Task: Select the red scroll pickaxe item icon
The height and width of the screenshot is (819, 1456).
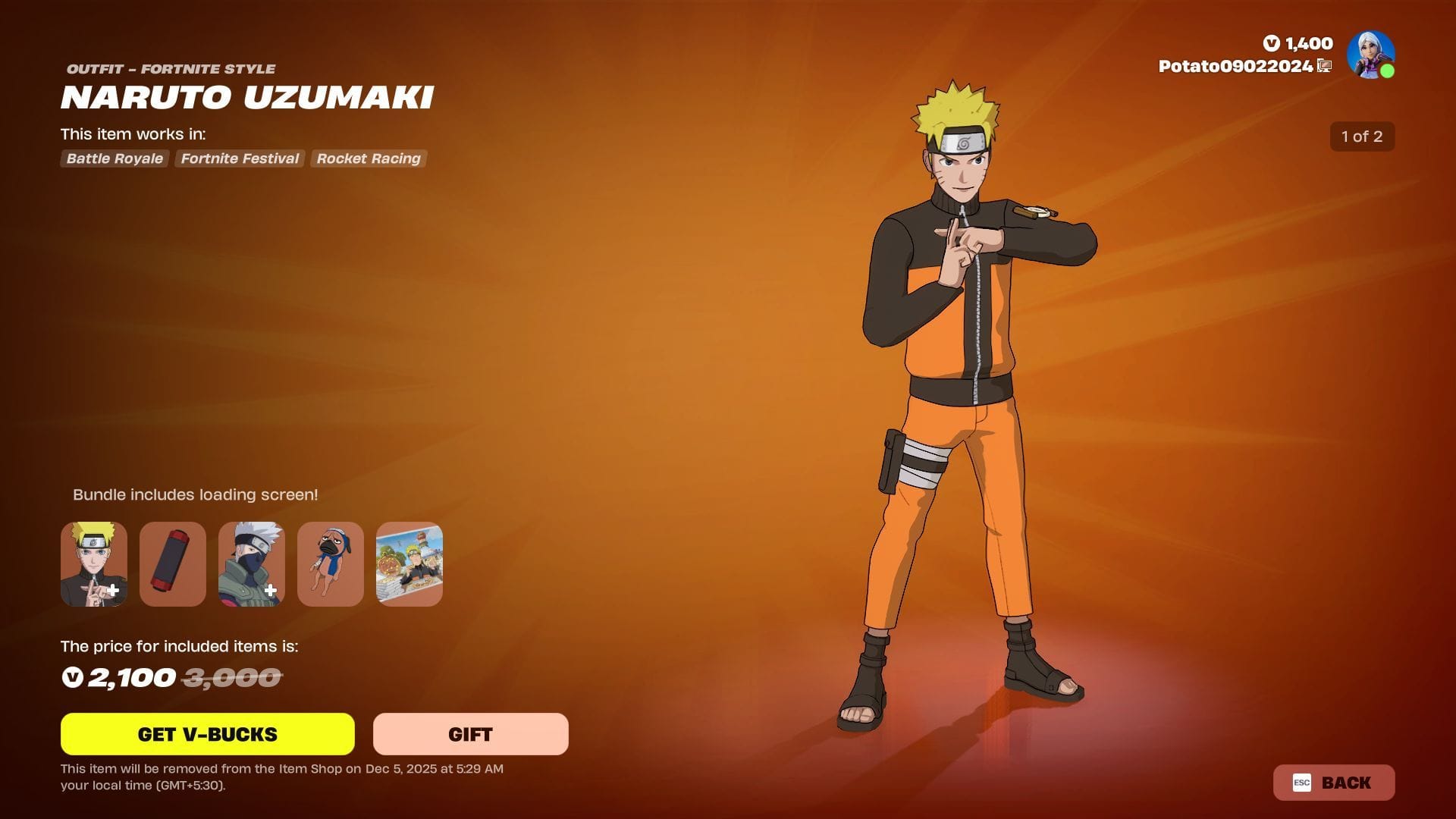Action: [x=172, y=563]
